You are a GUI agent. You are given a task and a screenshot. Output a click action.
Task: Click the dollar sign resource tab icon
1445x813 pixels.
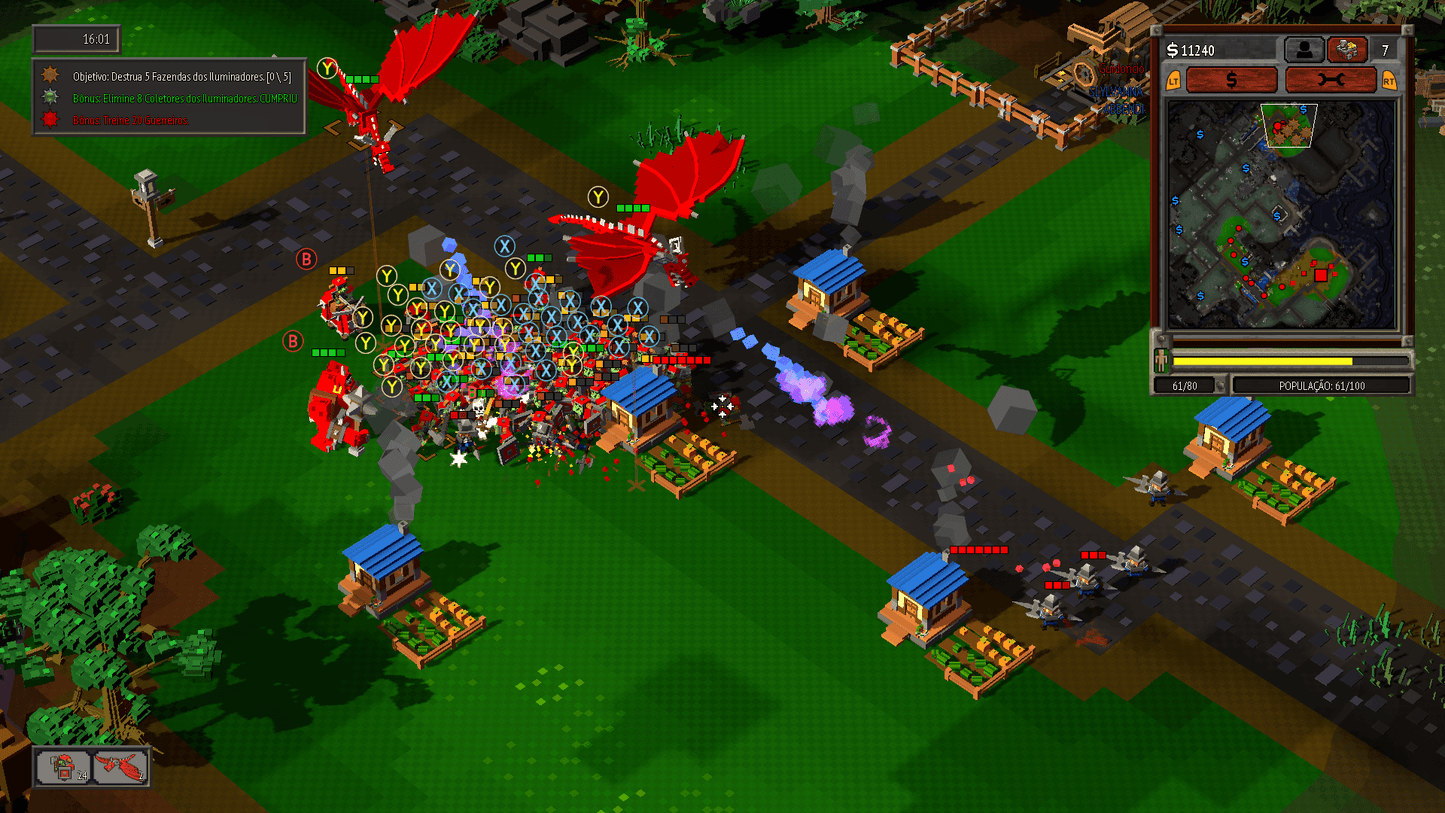click(1232, 80)
